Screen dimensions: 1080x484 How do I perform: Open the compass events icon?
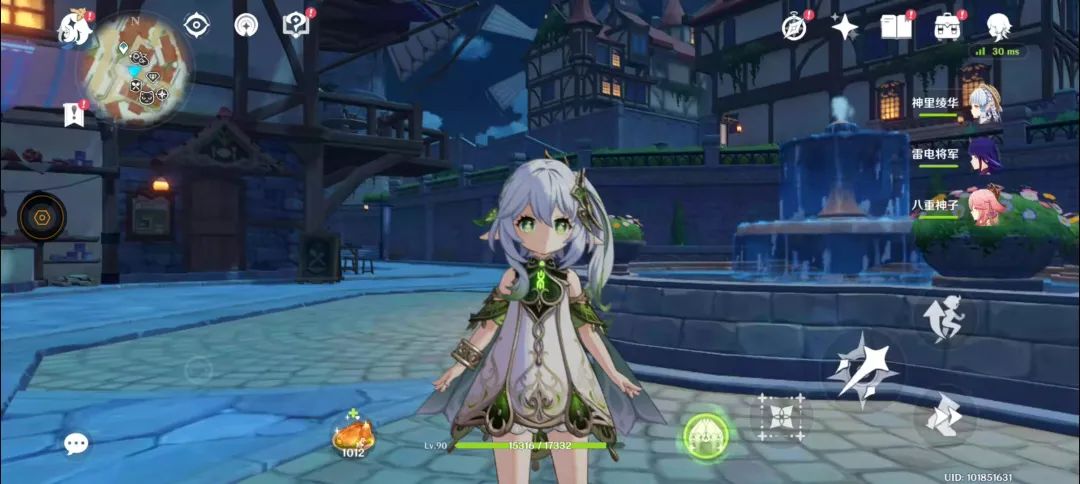(x=795, y=27)
